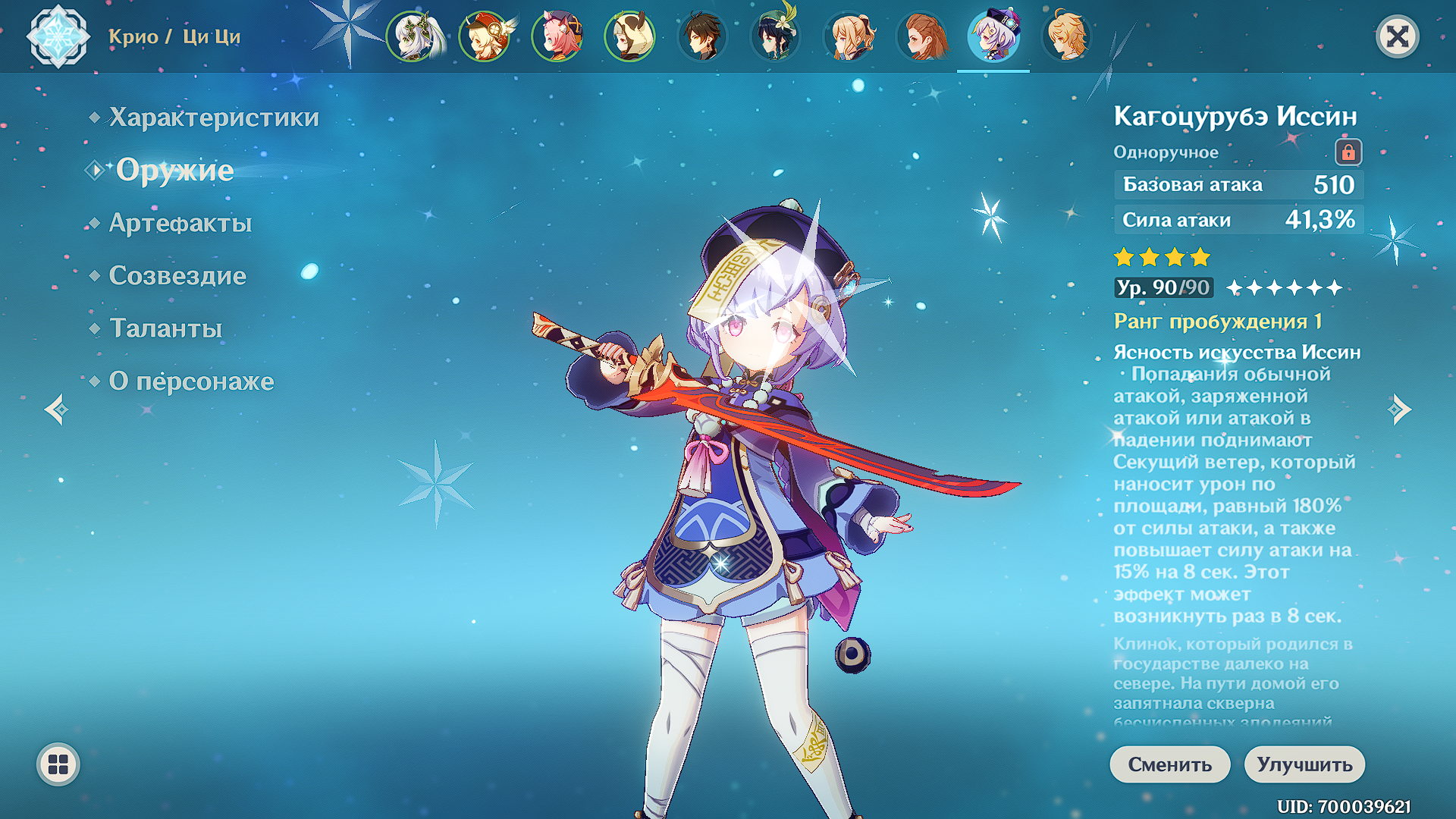Click the Cryo element snowflake emblem
This screenshot has width=1456, height=819.
click(58, 36)
